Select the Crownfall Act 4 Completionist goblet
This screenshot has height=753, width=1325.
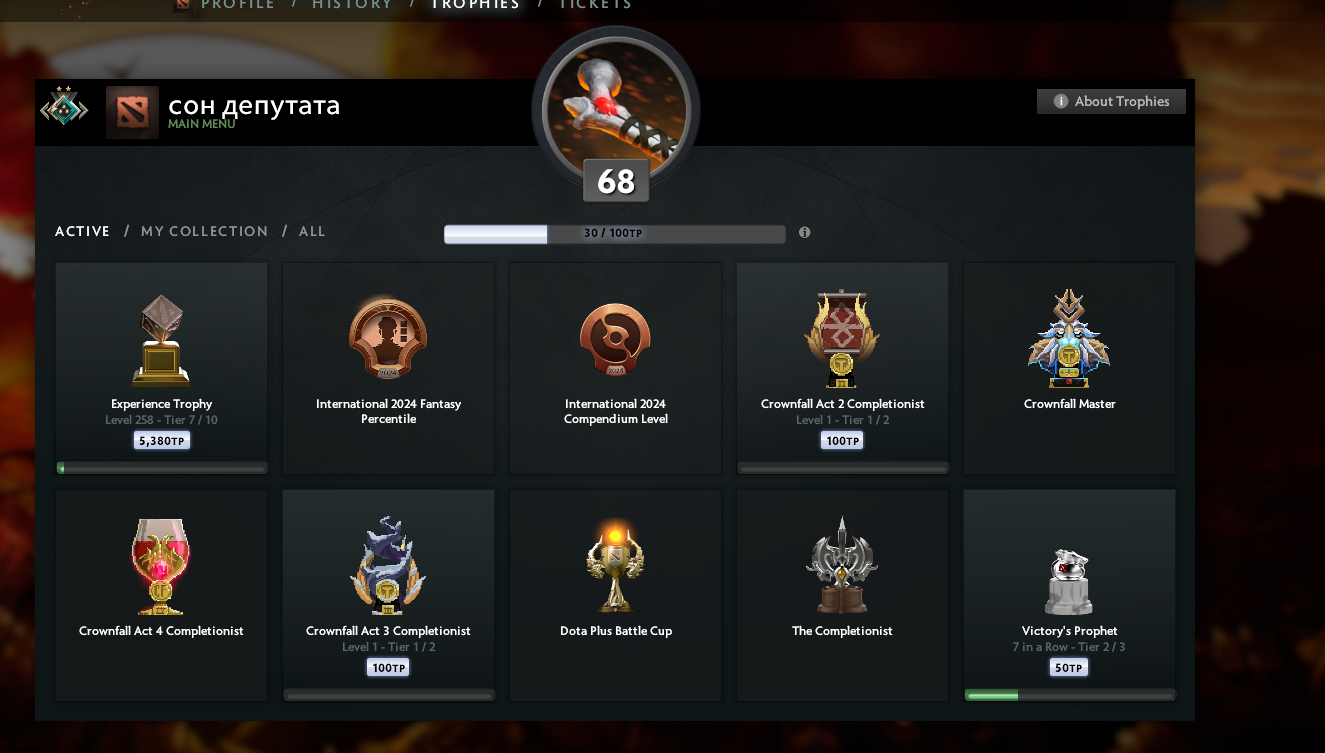(x=161, y=565)
